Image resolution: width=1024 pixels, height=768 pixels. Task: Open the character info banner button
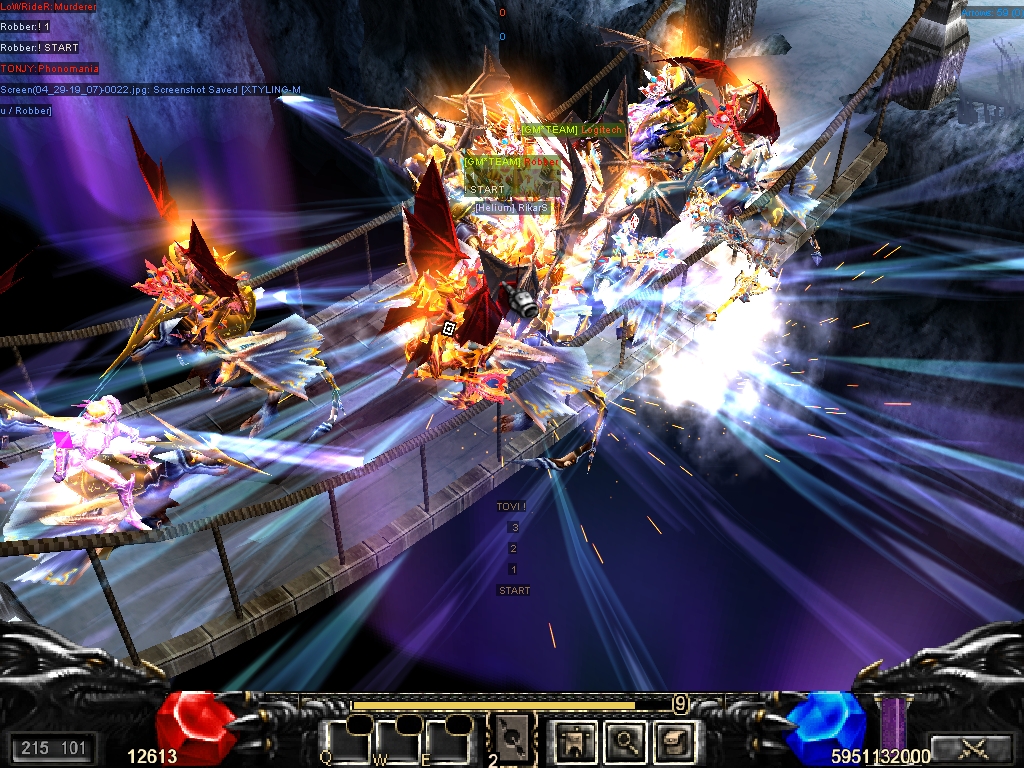coord(574,741)
